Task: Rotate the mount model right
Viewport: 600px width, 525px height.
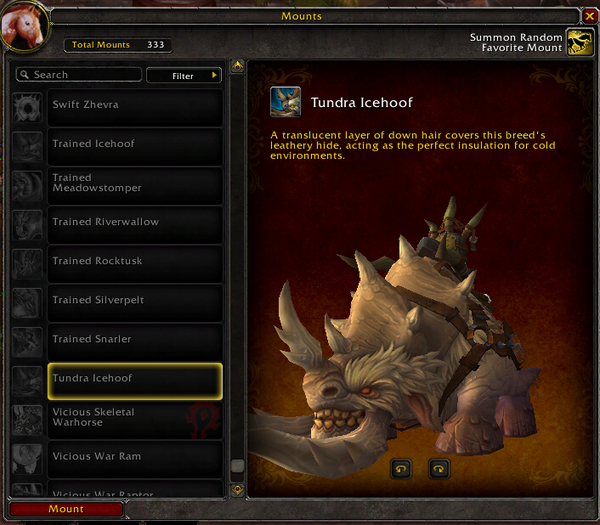Action: [x=438, y=467]
